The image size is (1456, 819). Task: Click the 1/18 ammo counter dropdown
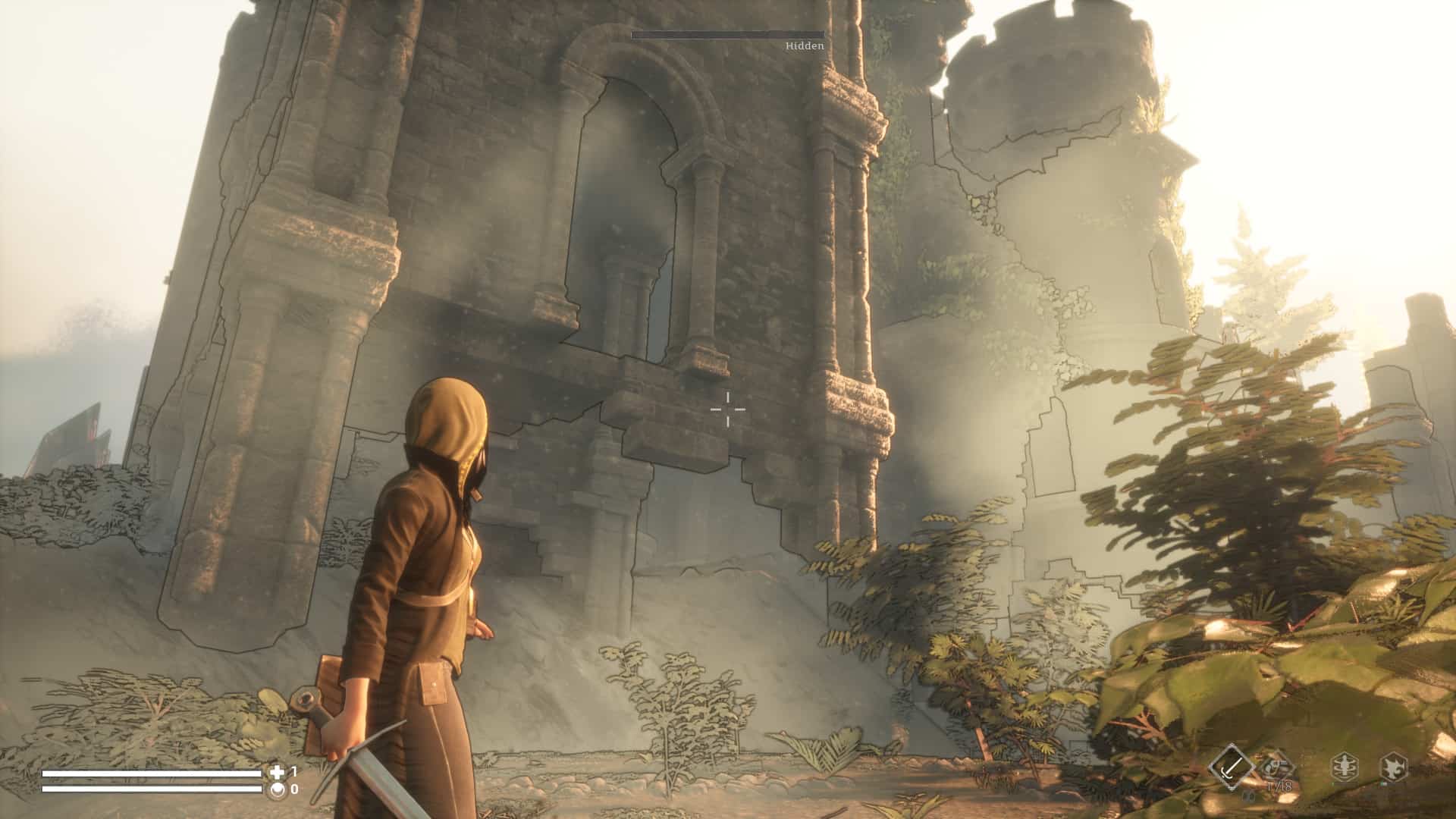tap(1279, 786)
